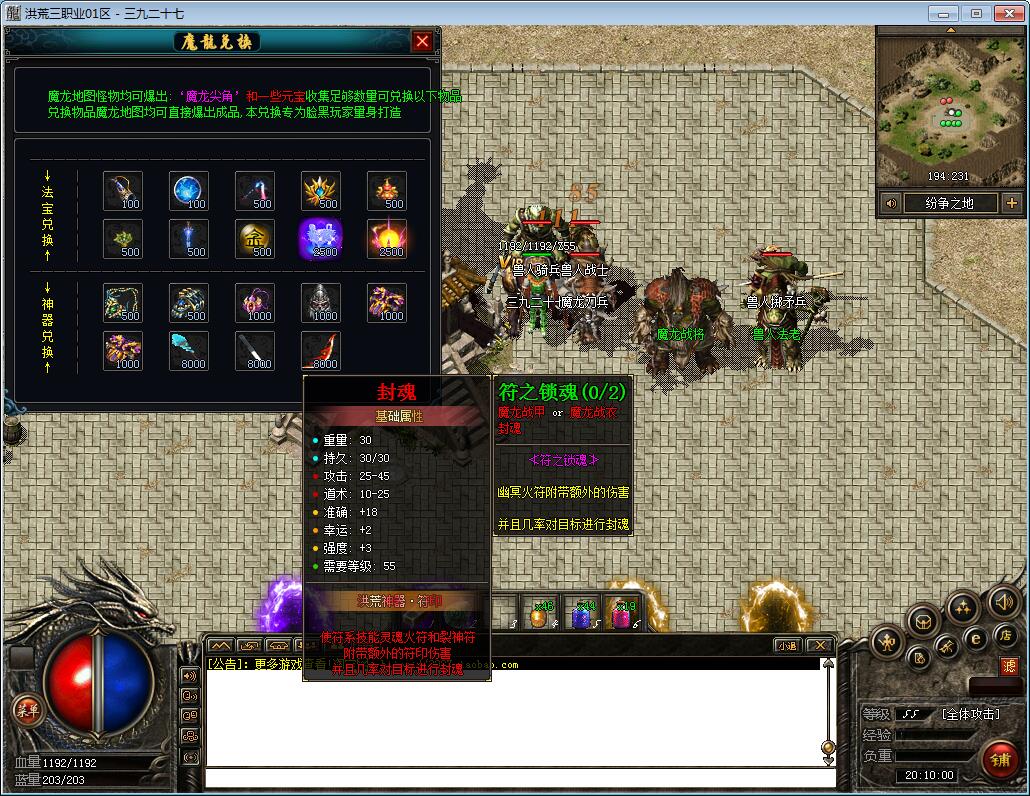Screen dimensions: 1030x796
Task: Close the 魔龙兑换 exchange window
Action: point(422,41)
